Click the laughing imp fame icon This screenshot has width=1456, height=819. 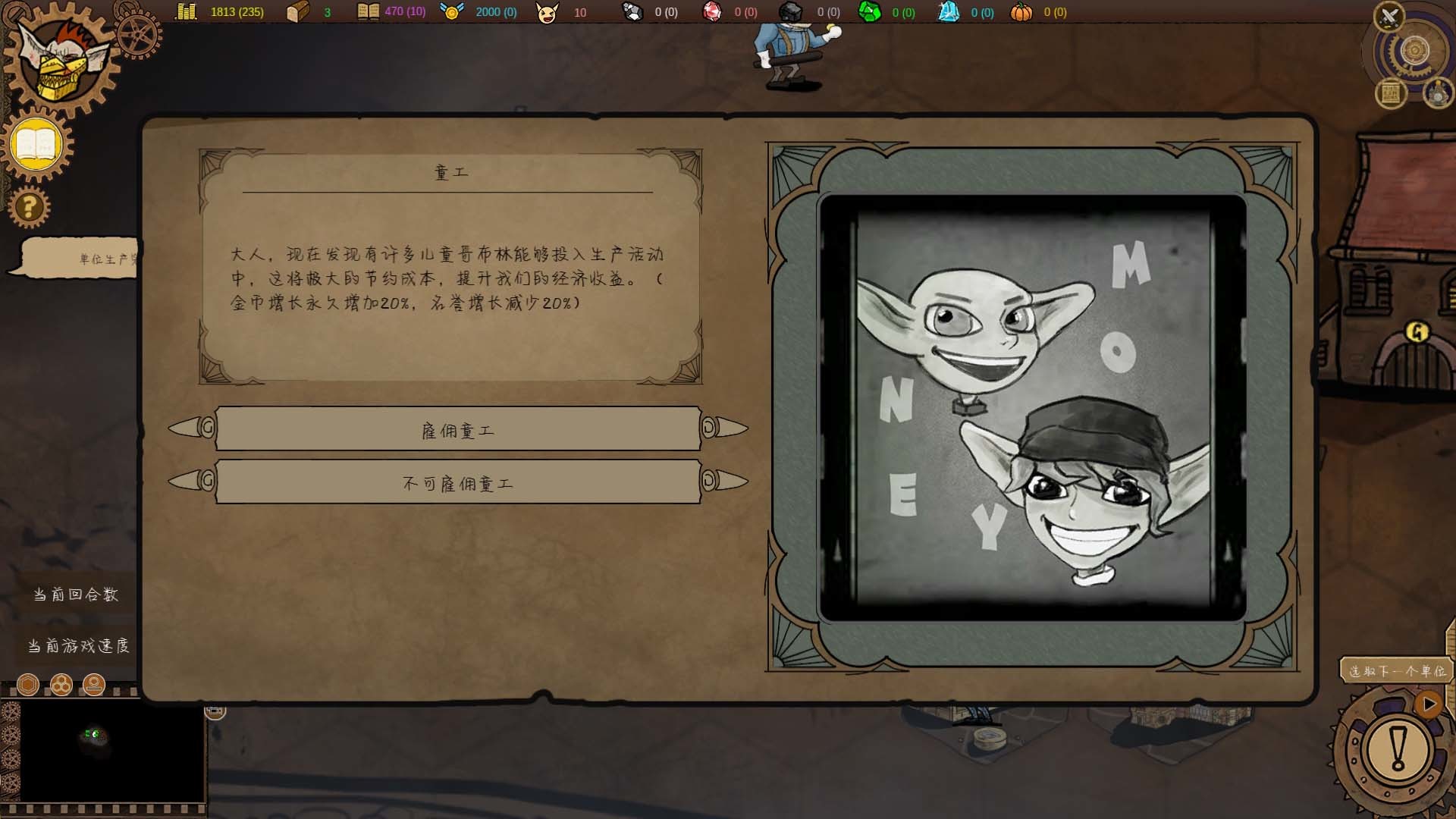(548, 12)
